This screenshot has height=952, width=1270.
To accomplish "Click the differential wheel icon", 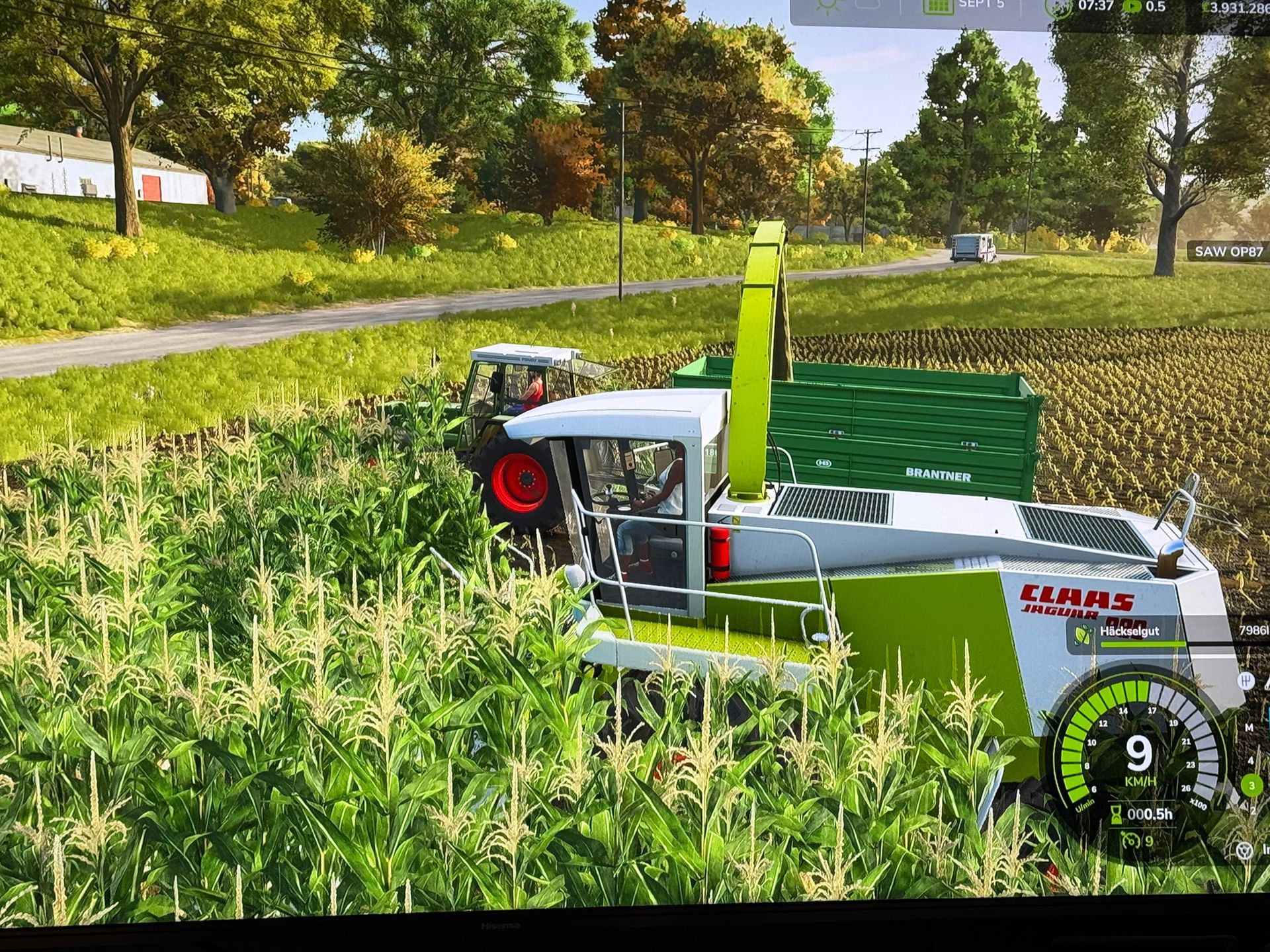I will coord(1244,850).
